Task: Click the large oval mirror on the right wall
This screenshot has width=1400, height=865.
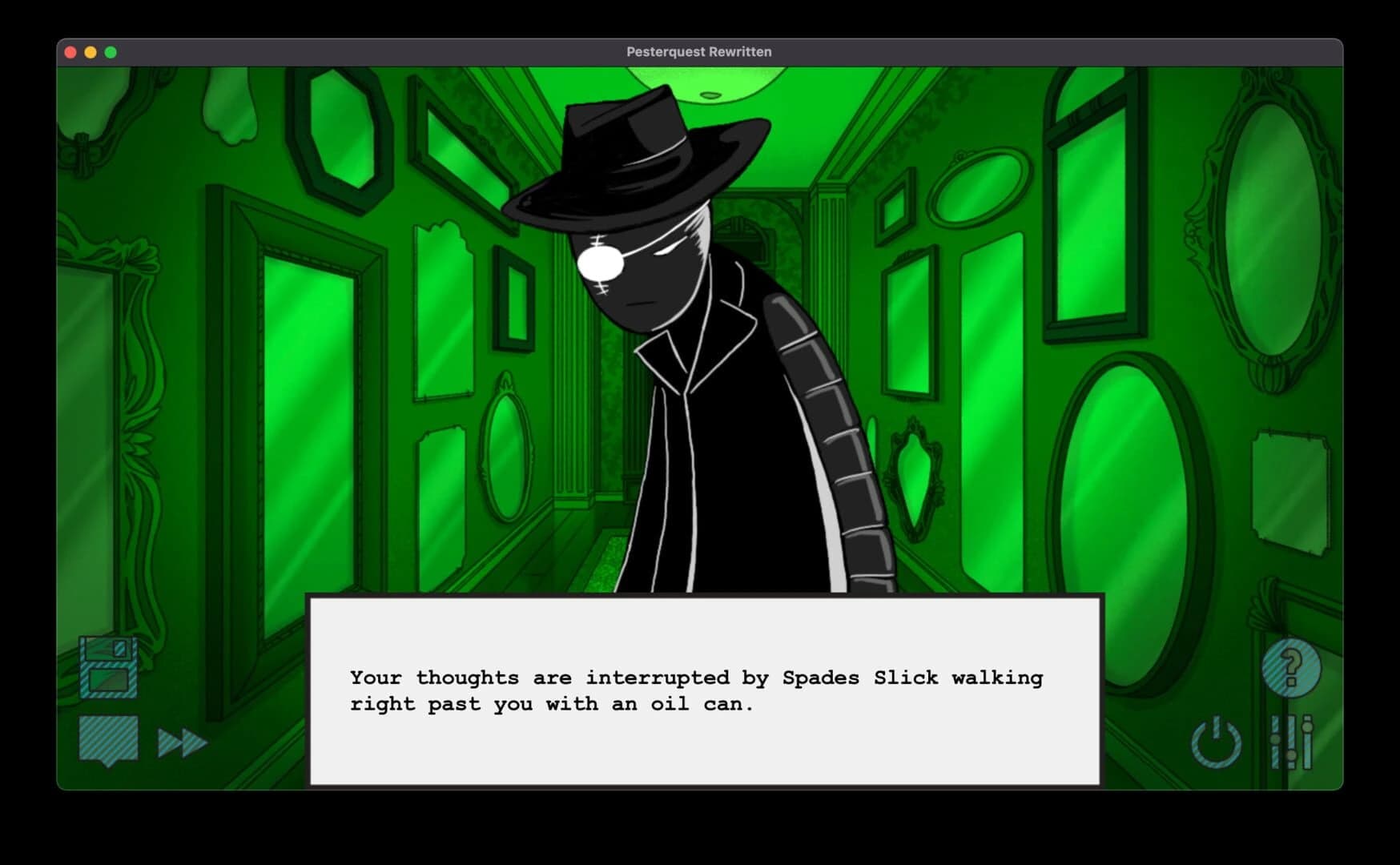Action: click(x=1137, y=449)
